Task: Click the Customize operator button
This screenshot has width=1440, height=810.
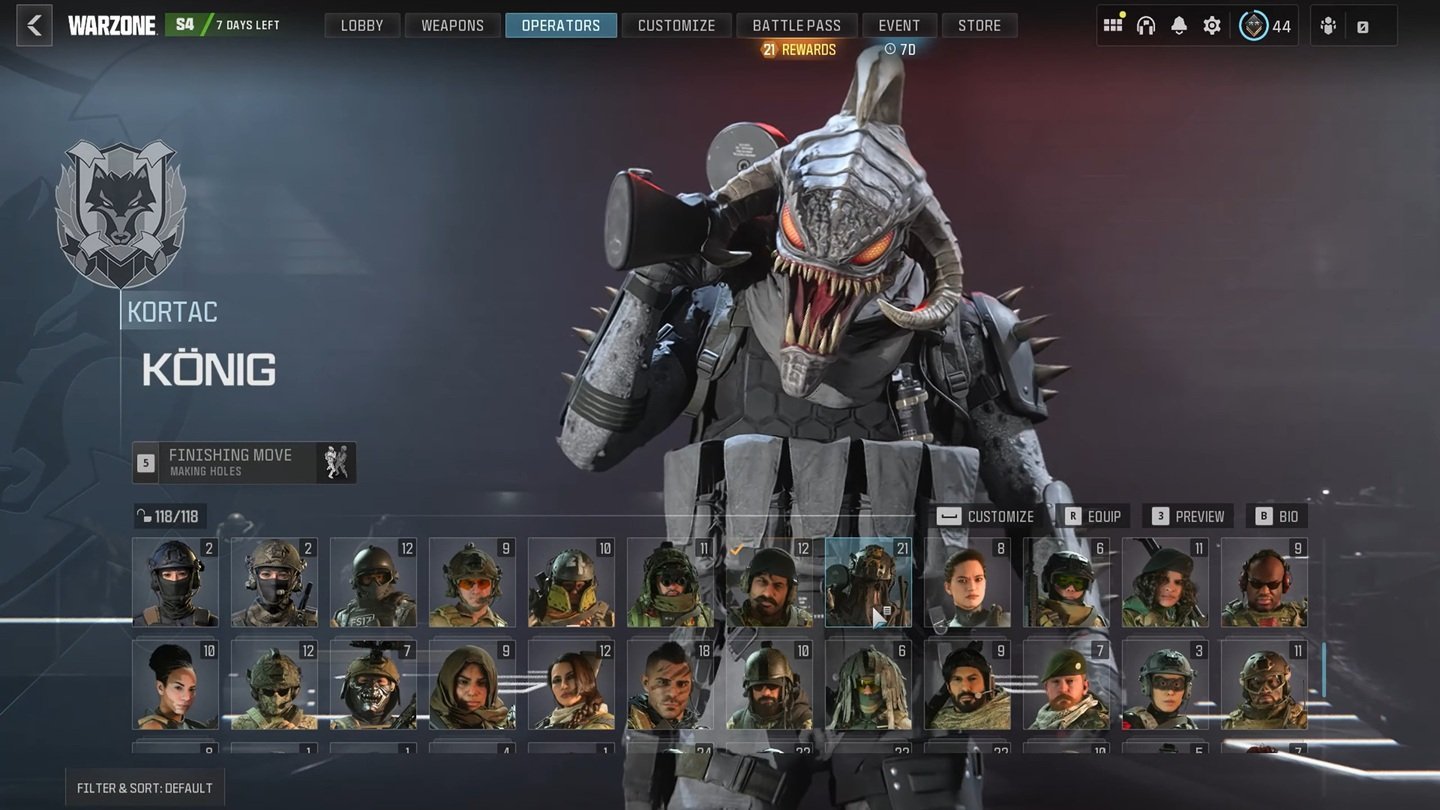Action: [986, 516]
